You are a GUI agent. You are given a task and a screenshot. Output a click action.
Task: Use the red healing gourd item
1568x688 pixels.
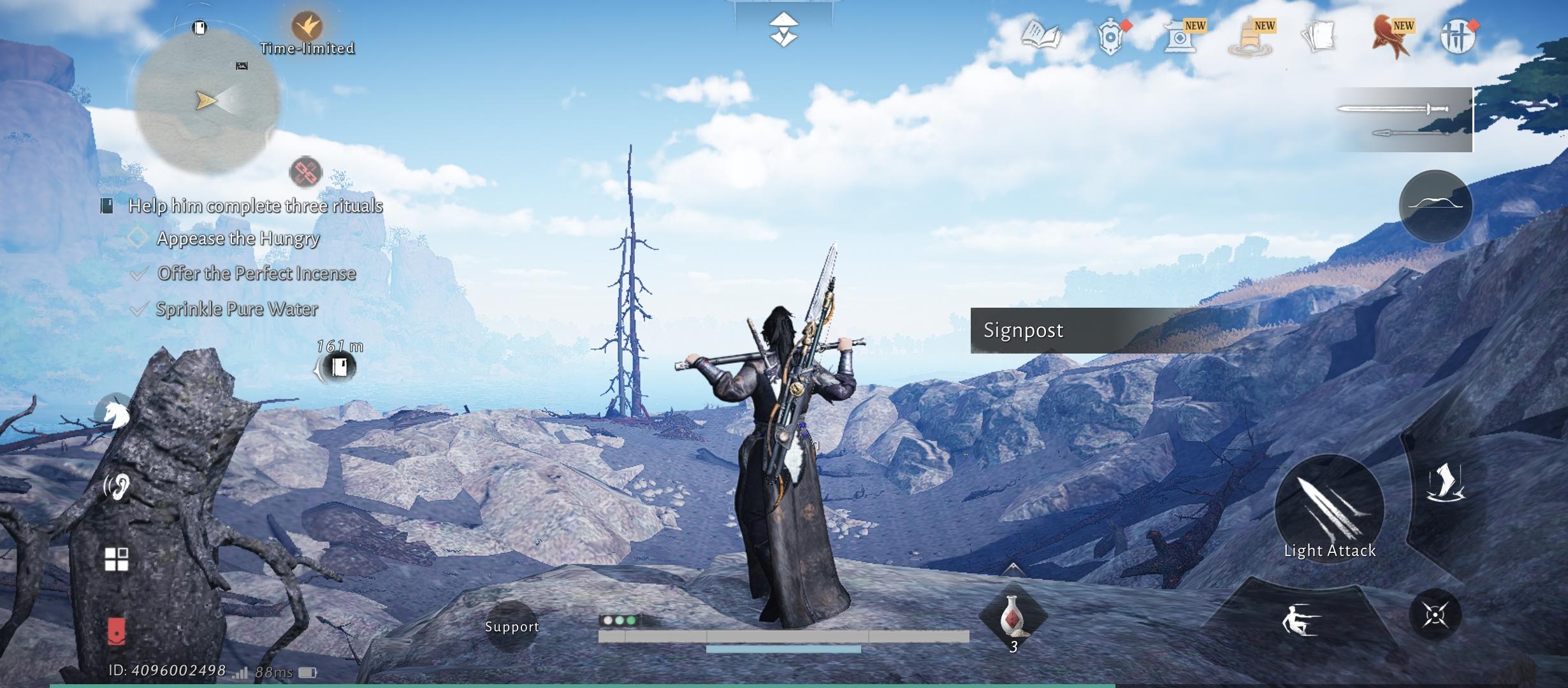pyautogui.click(x=1012, y=617)
